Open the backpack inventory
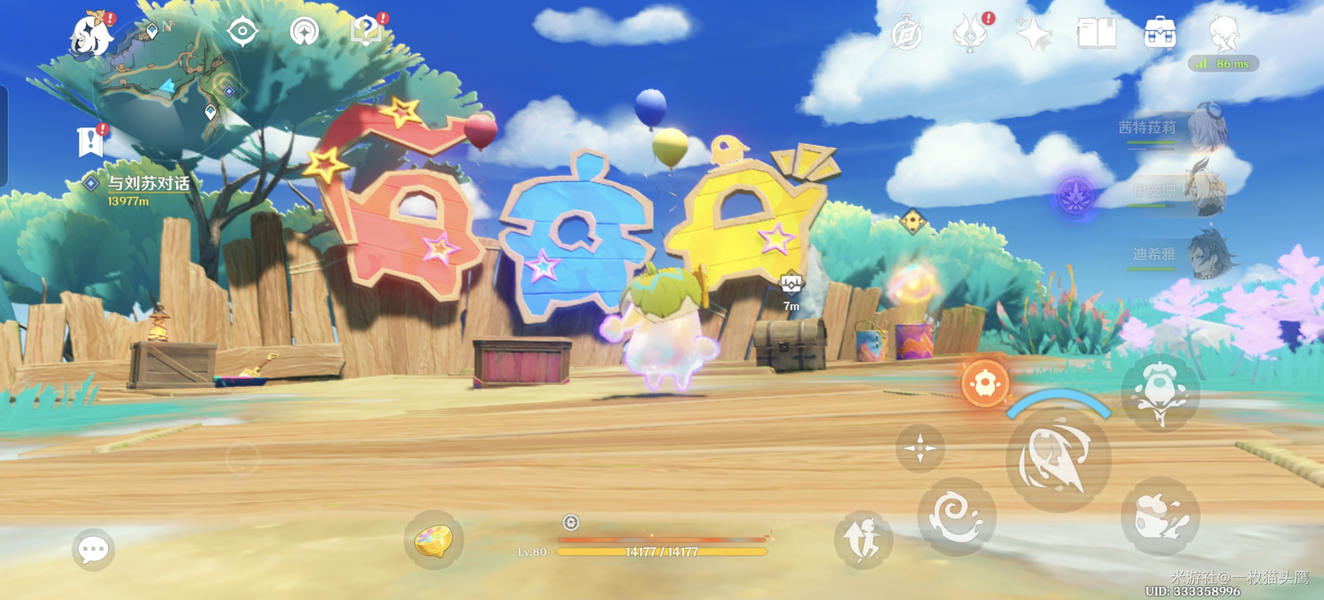 pyautogui.click(x=1160, y=34)
